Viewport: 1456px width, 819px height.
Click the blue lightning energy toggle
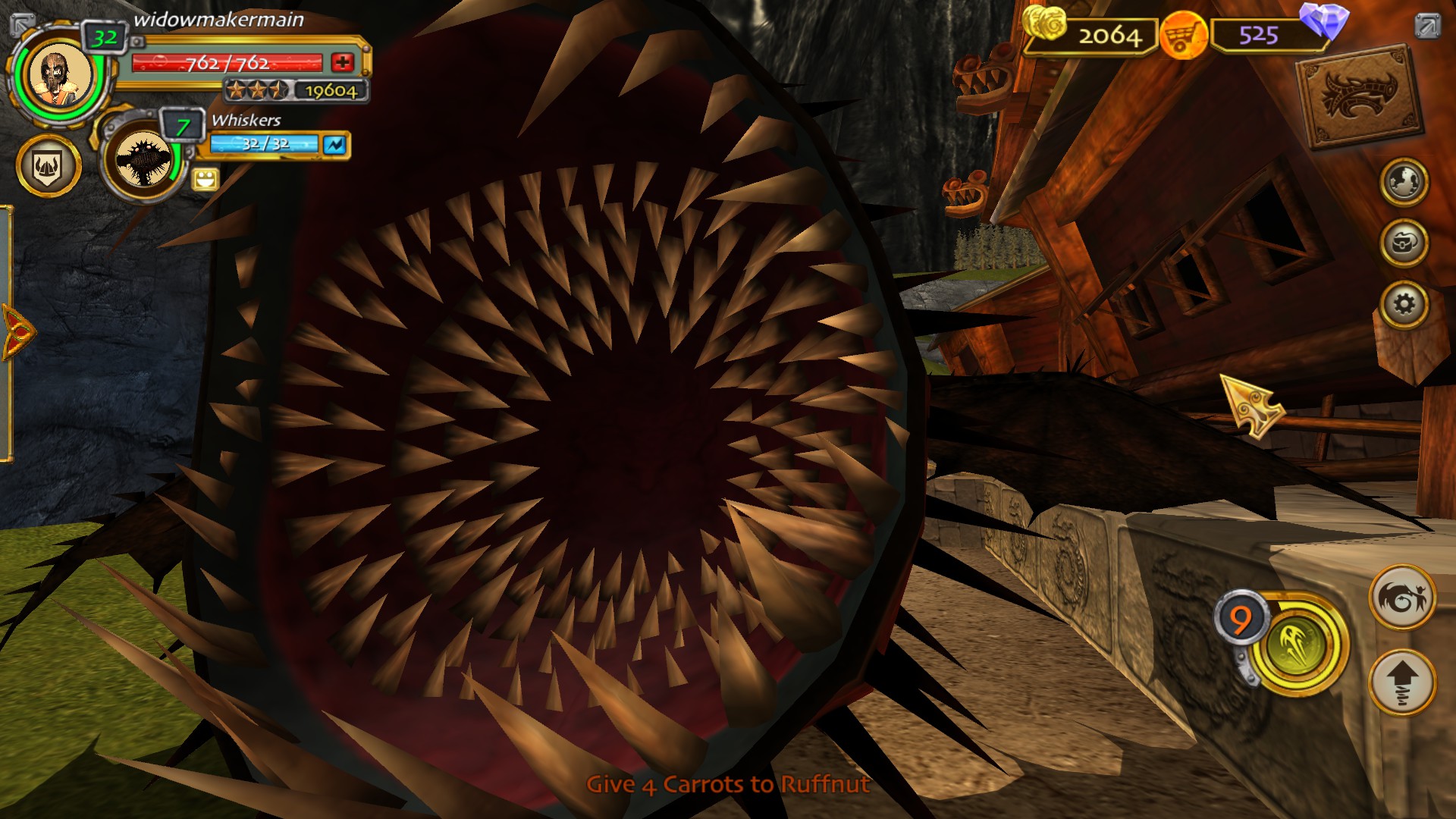[337, 145]
